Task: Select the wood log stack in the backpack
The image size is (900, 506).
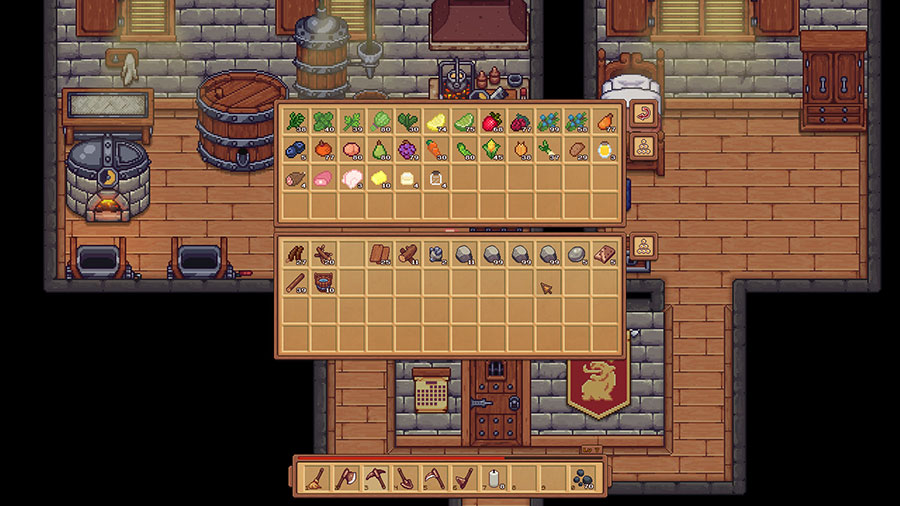Action: [407, 254]
